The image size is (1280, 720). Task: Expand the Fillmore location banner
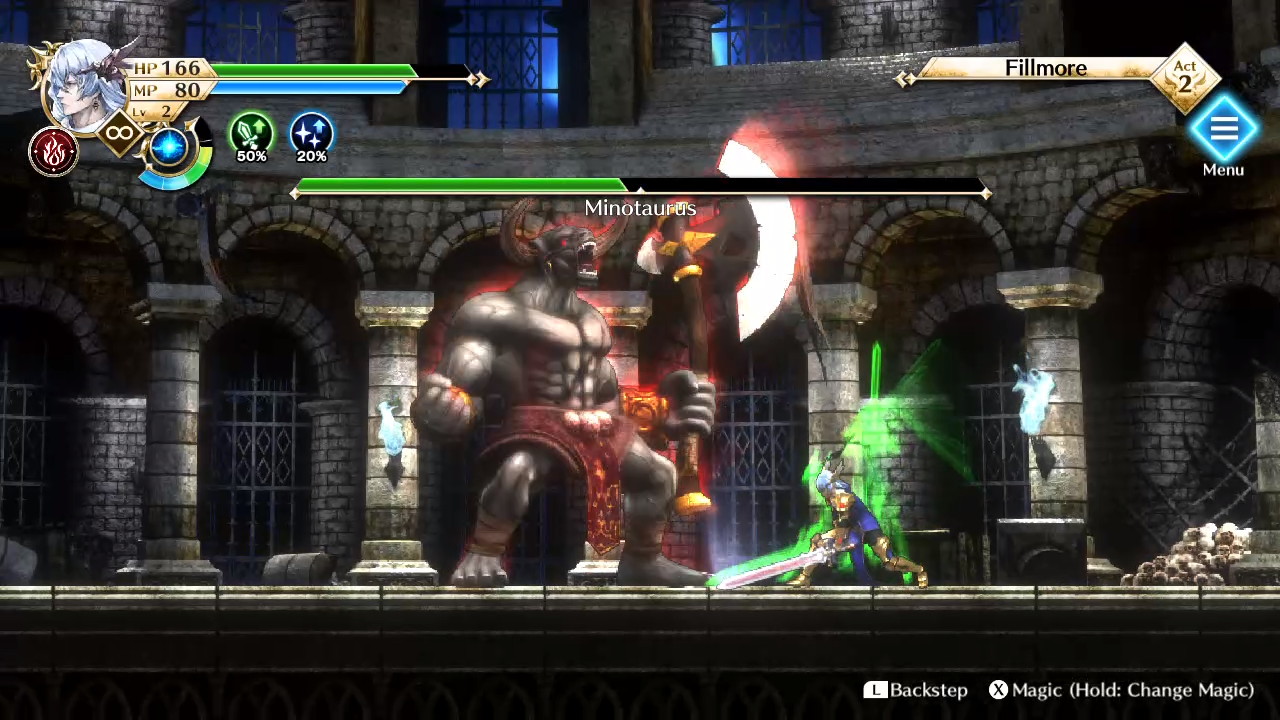click(1044, 69)
